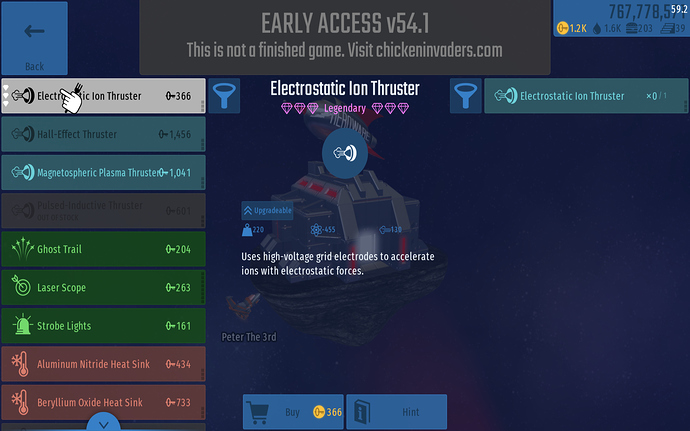Select Hall-Effect Thruster from the list
This screenshot has width=690, height=431.
[104, 134]
